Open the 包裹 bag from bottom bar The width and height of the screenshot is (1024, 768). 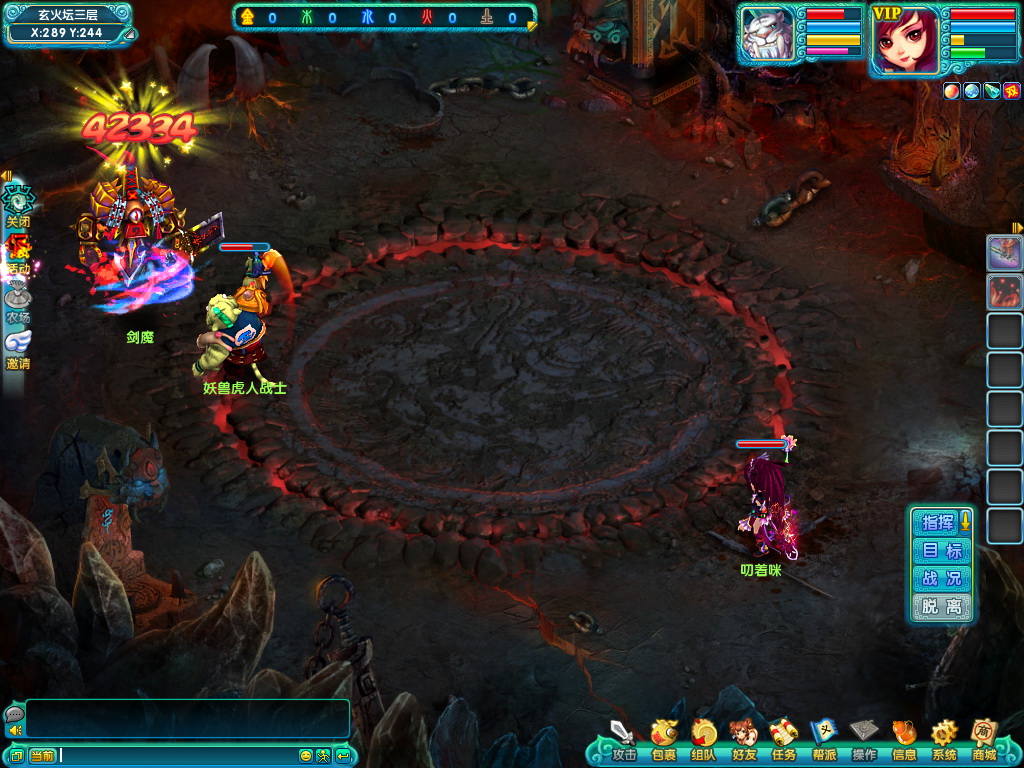coord(663,737)
